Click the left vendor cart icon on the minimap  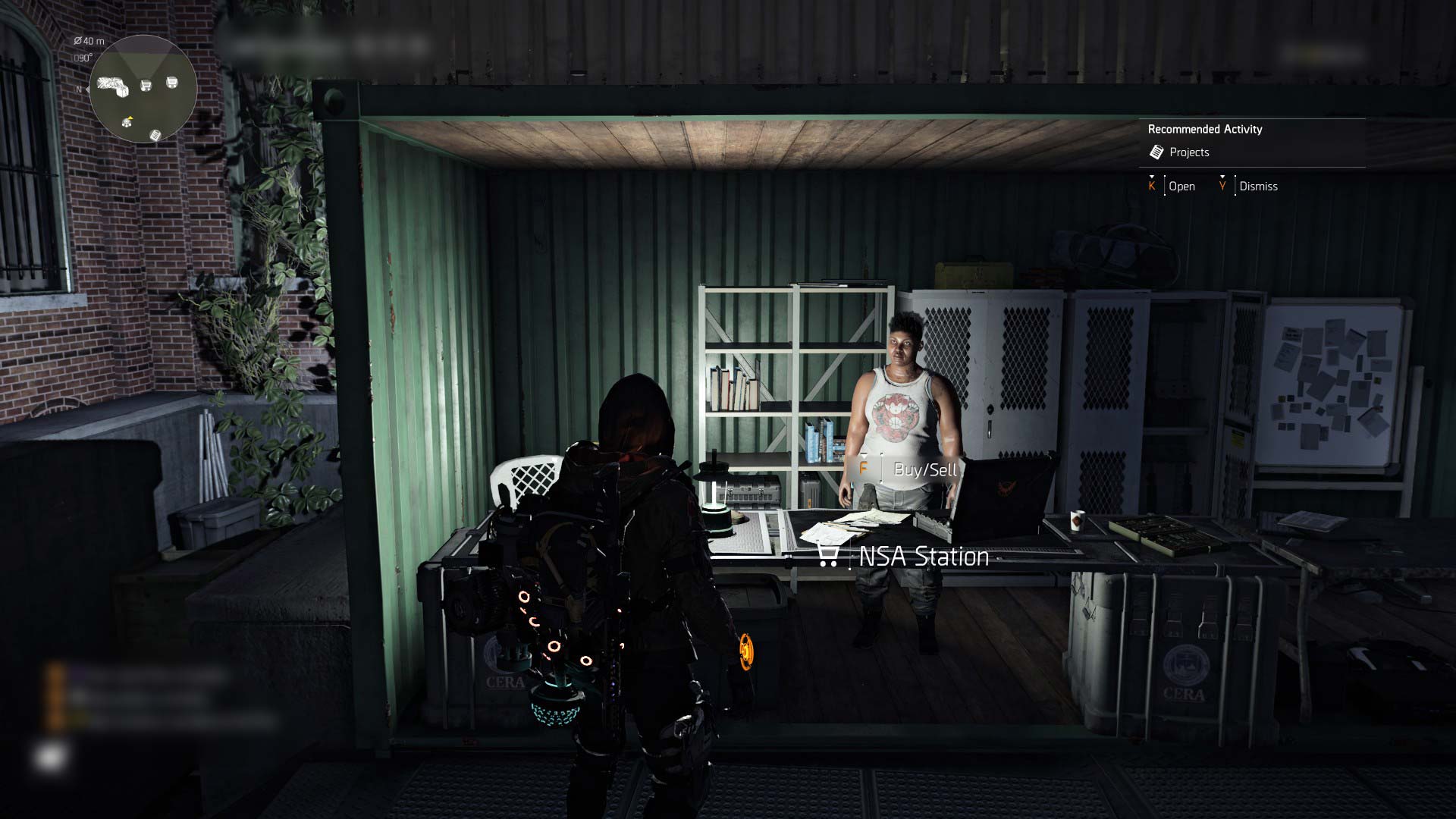pyautogui.click(x=145, y=84)
